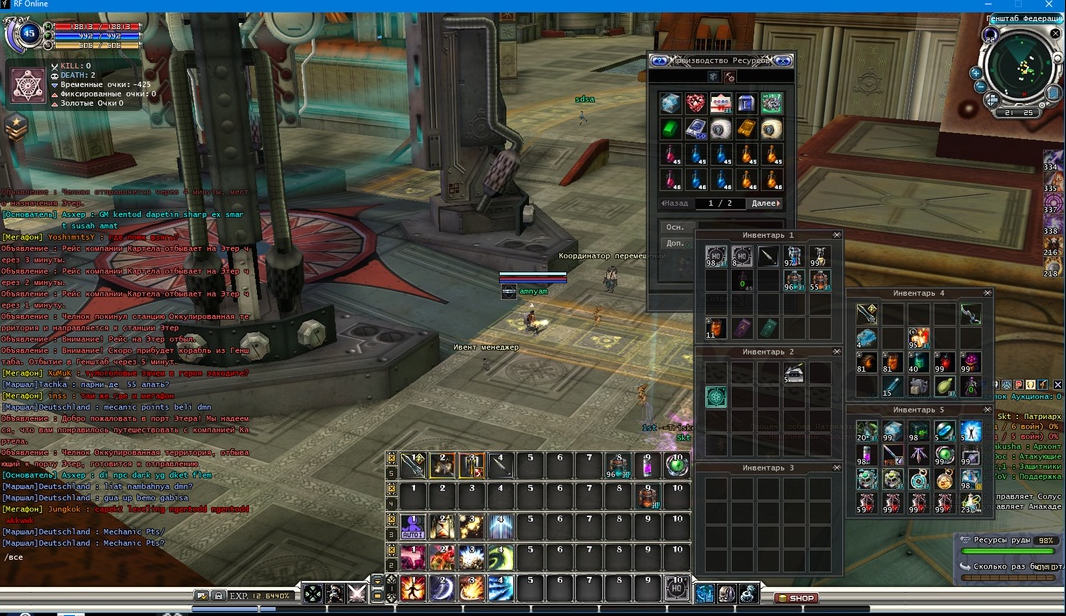Go to next crafting page with Далее
The width and height of the screenshot is (1066, 616).
[764, 203]
